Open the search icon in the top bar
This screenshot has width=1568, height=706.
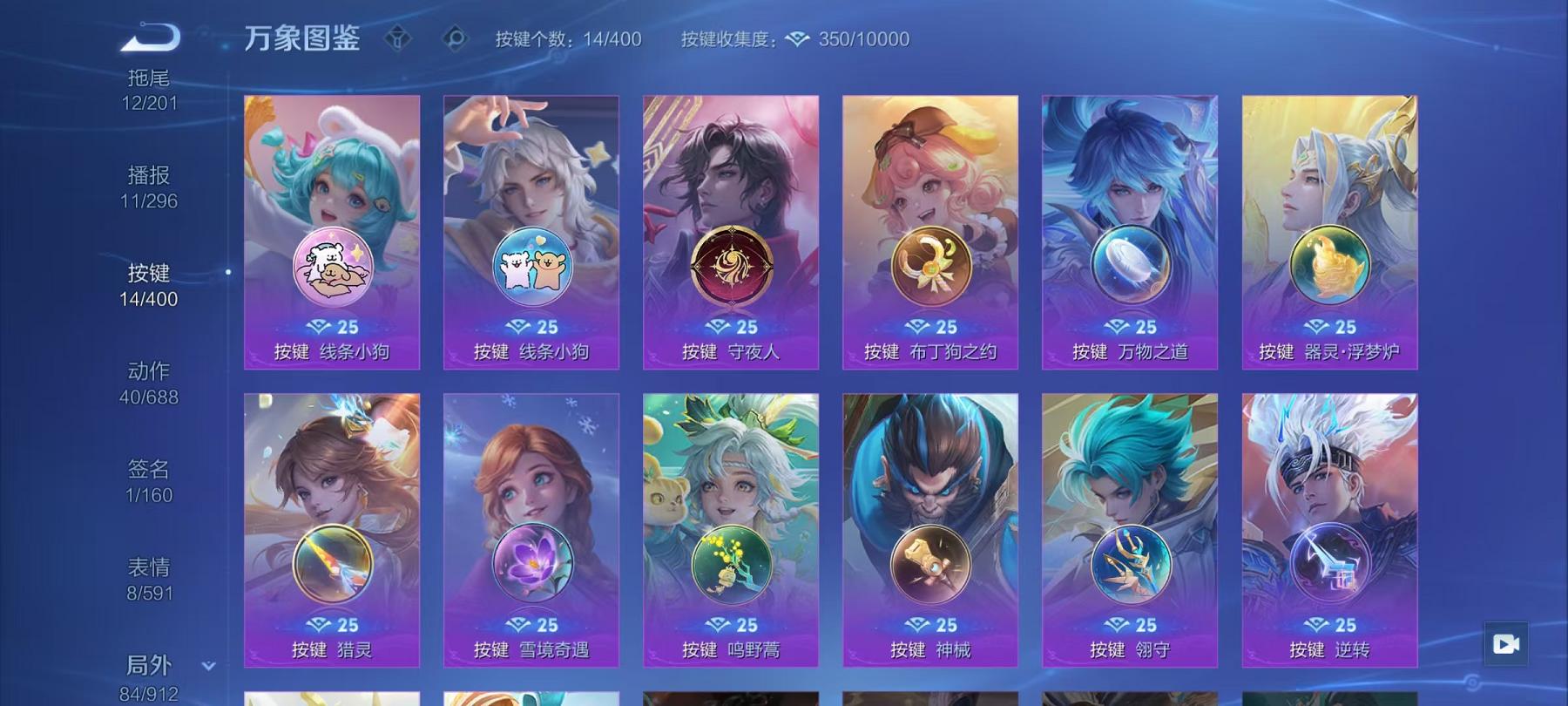(452, 38)
